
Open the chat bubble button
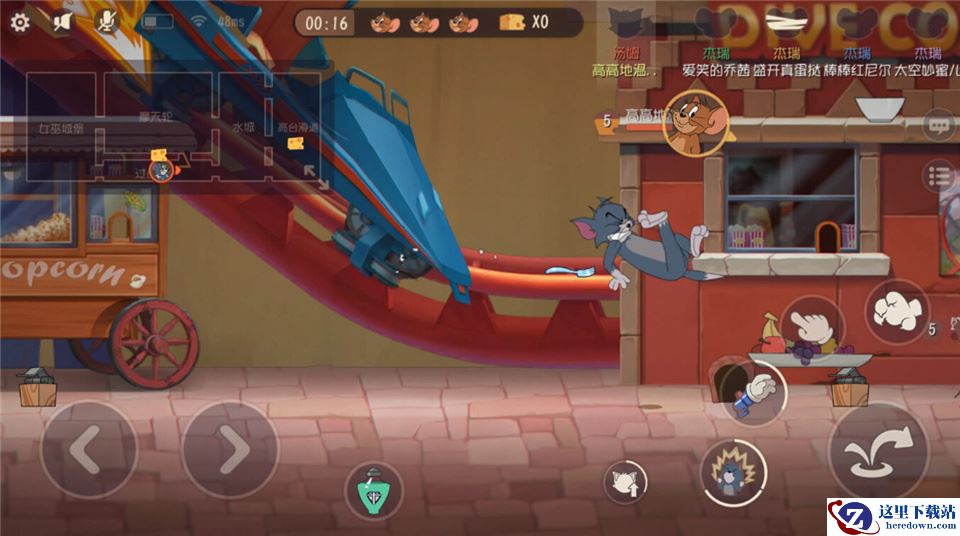(938, 126)
